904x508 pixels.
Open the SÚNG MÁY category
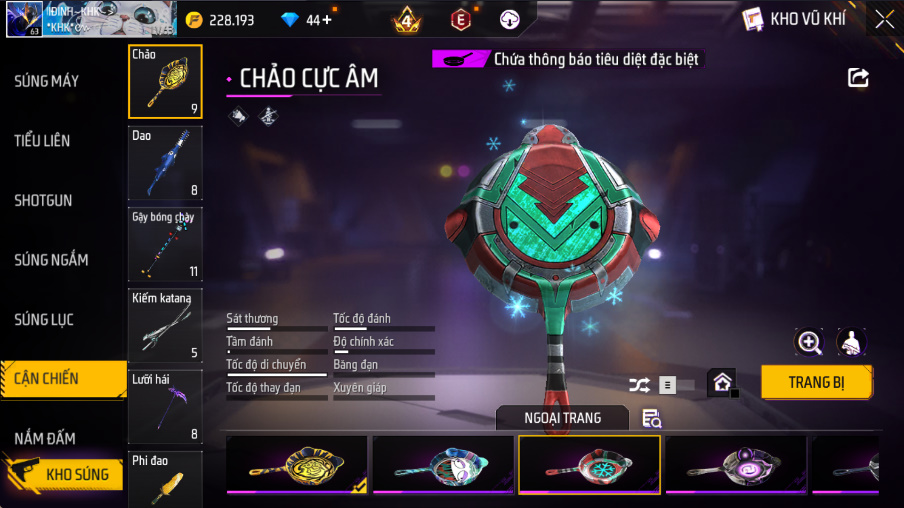47,81
